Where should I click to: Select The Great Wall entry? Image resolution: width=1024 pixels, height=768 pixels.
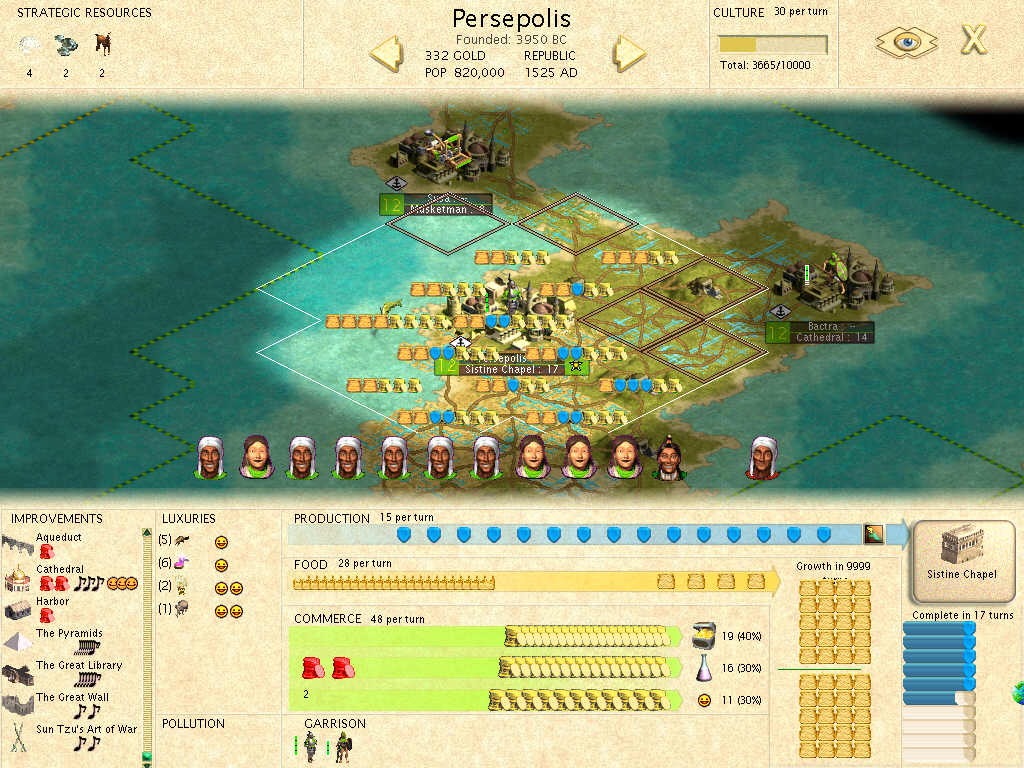(72, 698)
